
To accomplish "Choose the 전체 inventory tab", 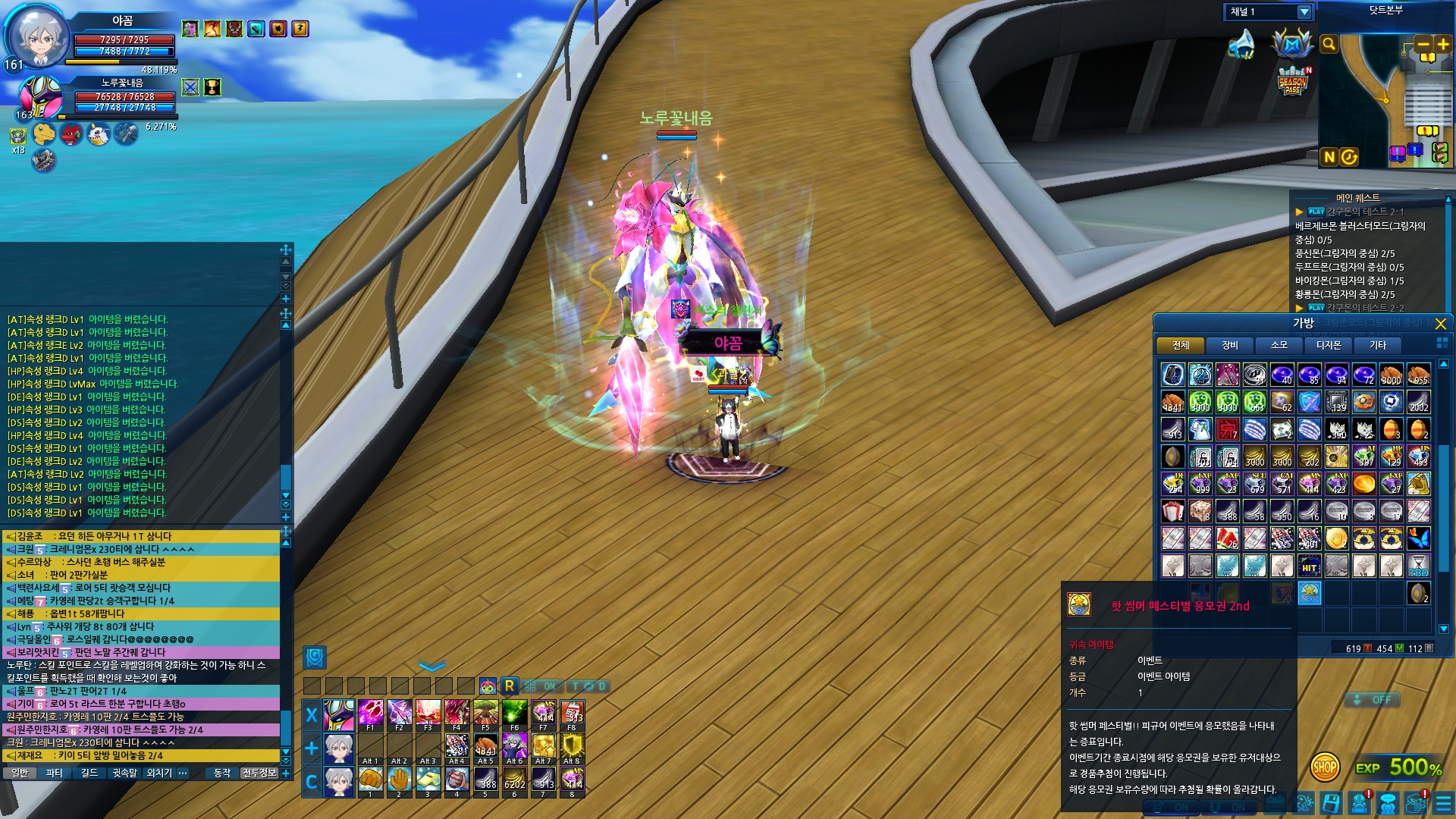I will (x=1181, y=346).
